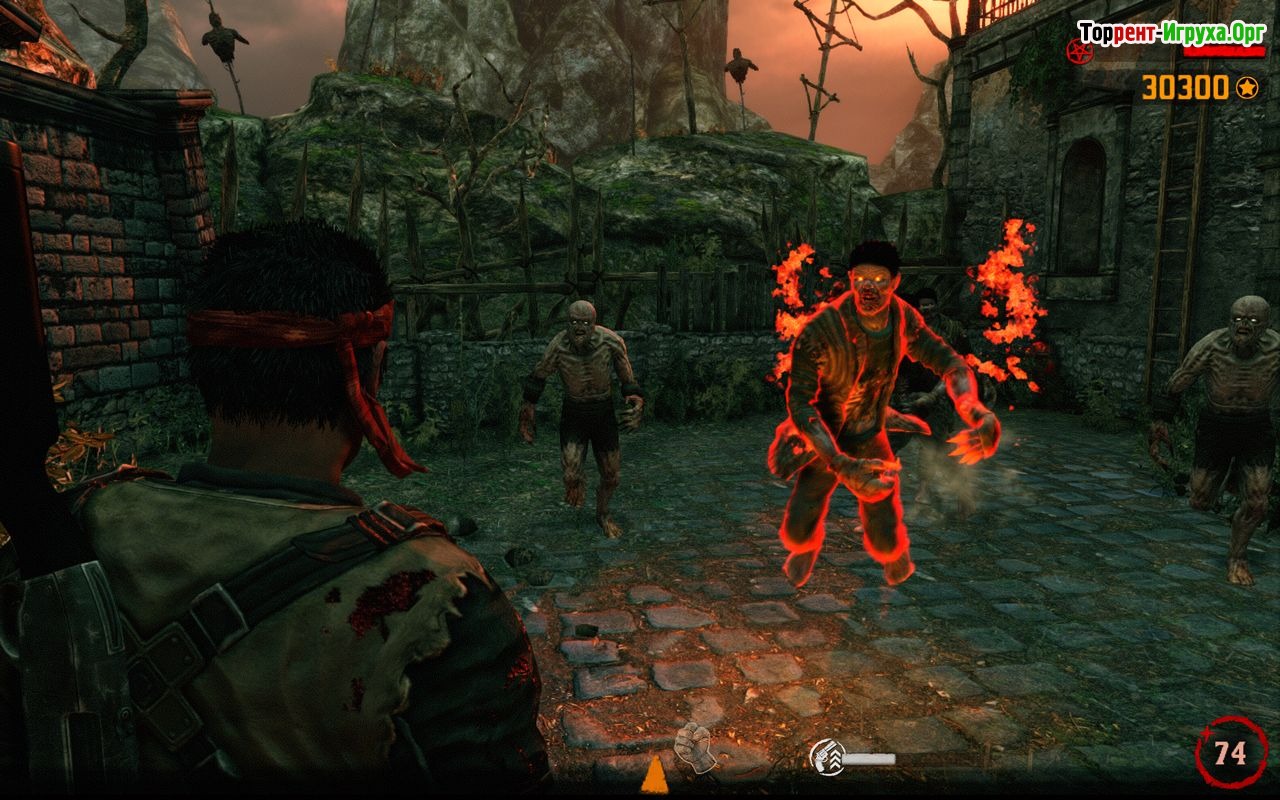Viewport: 1280px width, 800px height.
Task: Click the revolver weapon upgrade icon
Action: coord(826,757)
